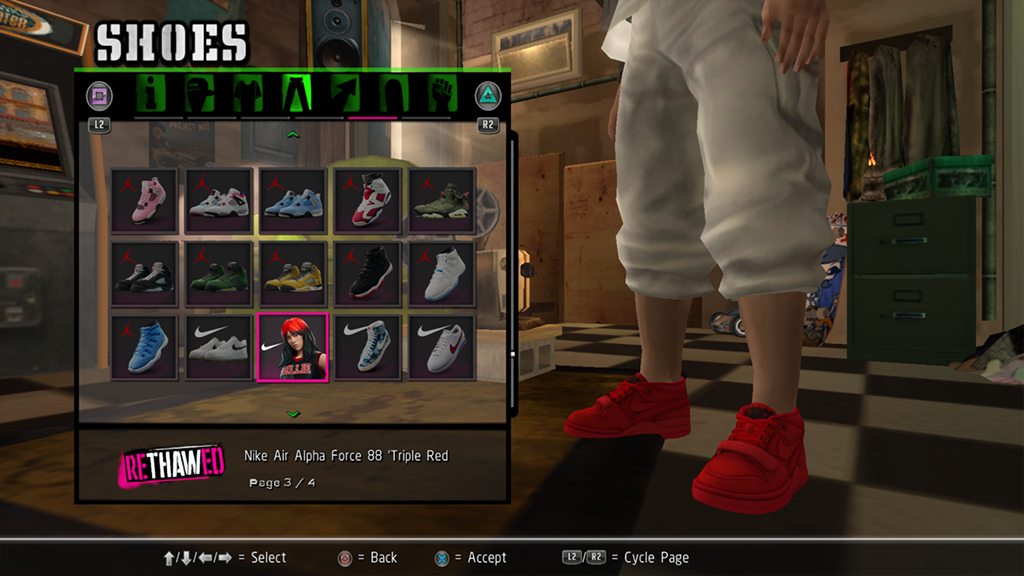Select the pink Jordan 4 shoes
Viewport: 1024px width, 576px height.
coord(144,200)
